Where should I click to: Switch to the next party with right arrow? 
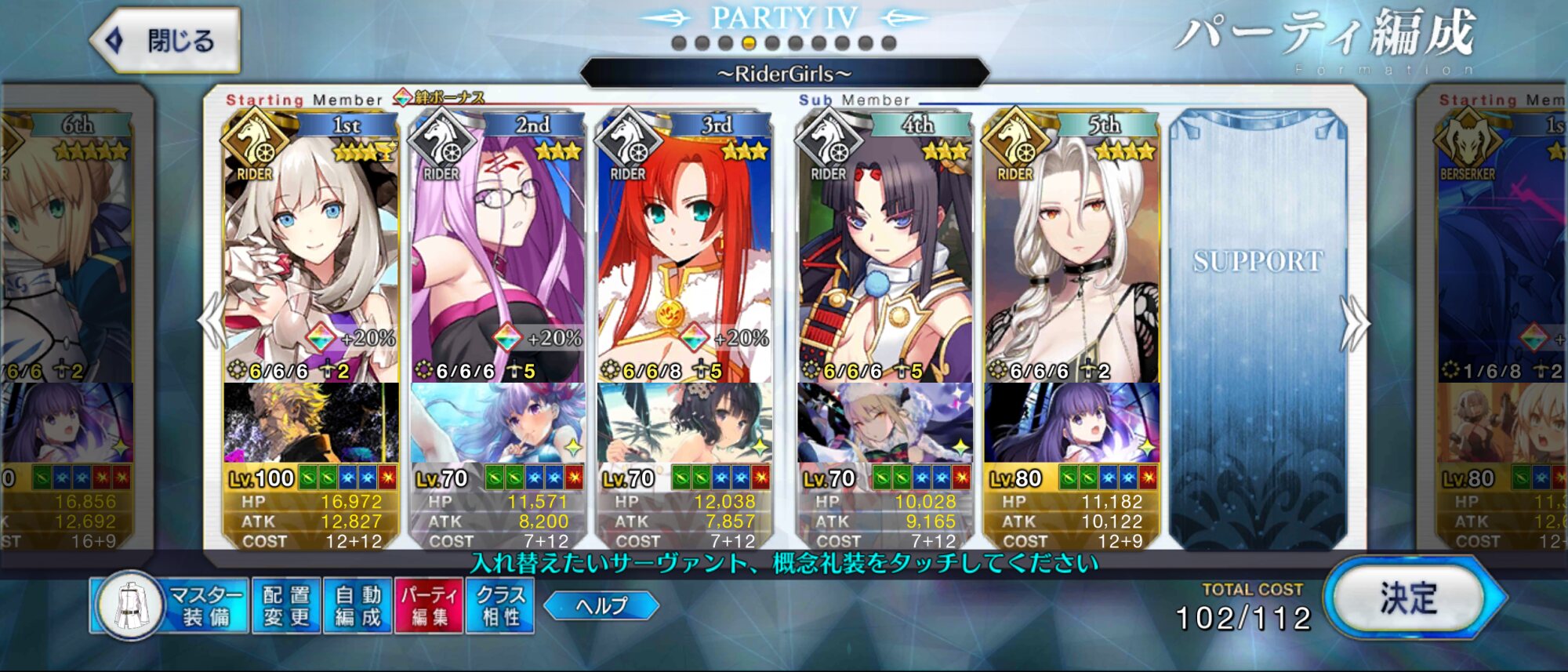coord(1355,323)
